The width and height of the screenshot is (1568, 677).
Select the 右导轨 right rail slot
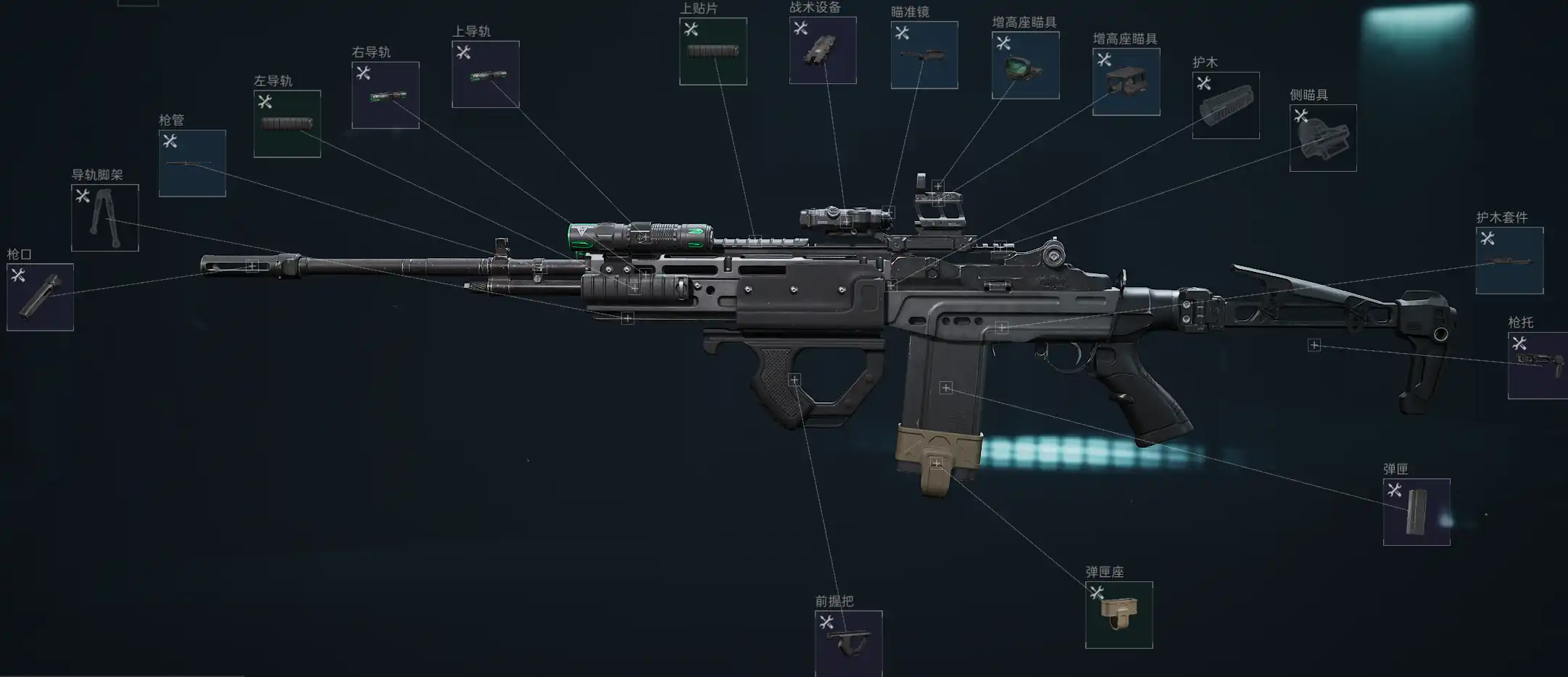tap(385, 95)
